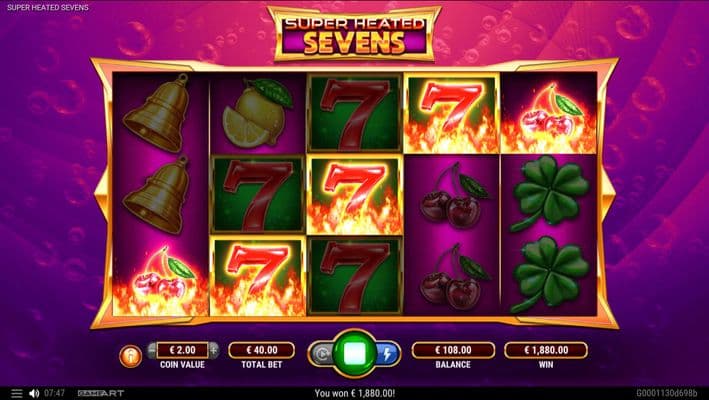Toggle the lightning bolt turbo mode
709x400 pixels.
tap(388, 353)
